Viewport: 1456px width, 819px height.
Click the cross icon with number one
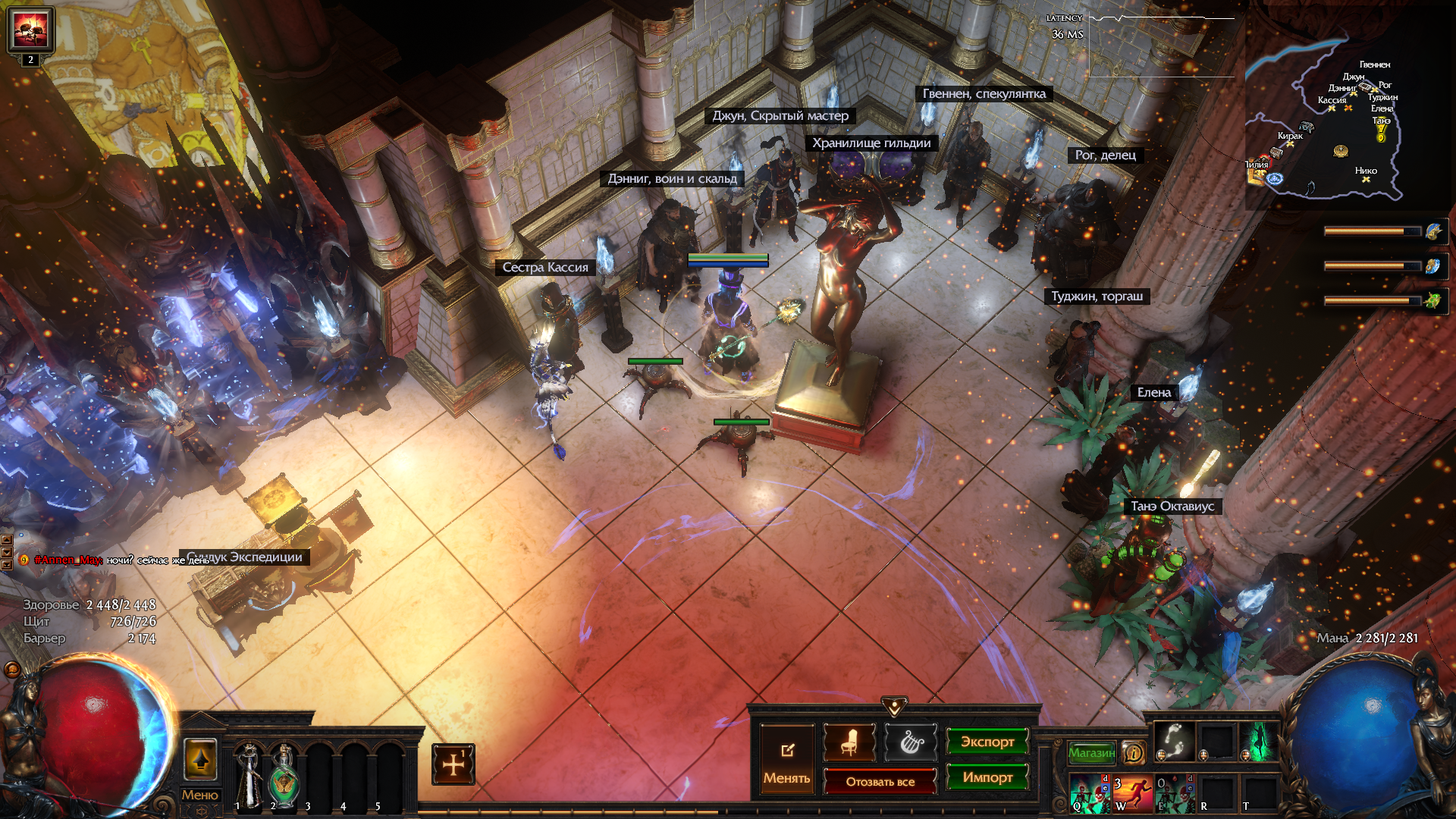[x=453, y=764]
